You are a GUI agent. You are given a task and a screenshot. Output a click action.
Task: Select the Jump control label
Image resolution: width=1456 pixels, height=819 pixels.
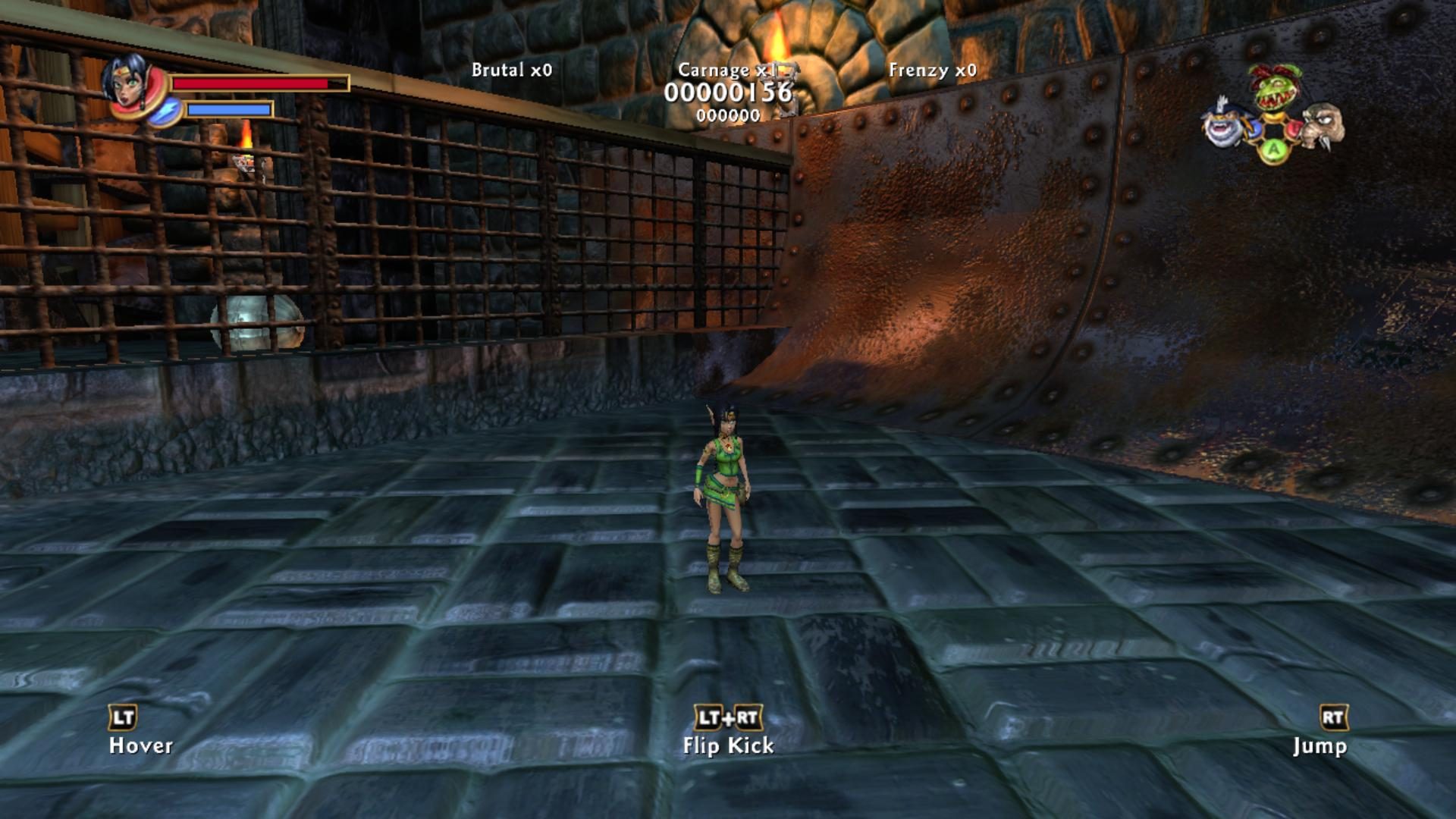[1321, 746]
